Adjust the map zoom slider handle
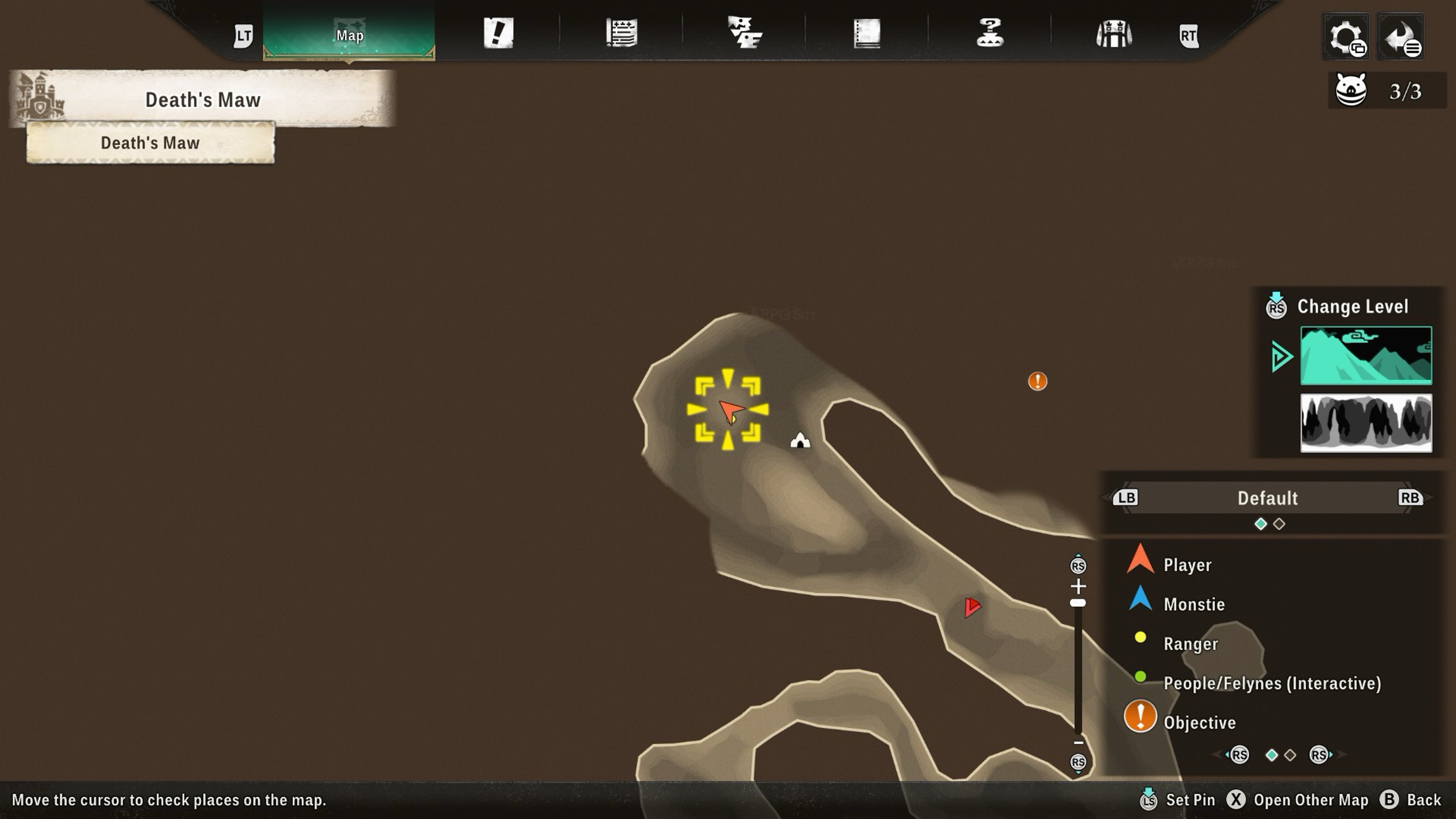This screenshot has height=819, width=1456. (x=1078, y=603)
